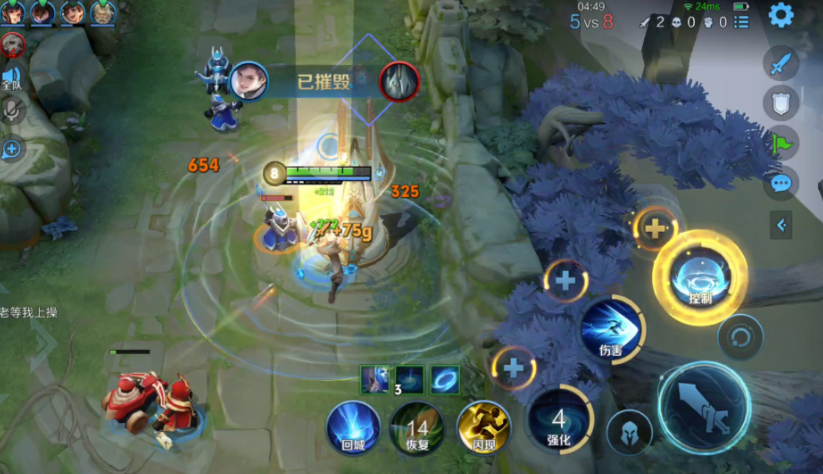This screenshot has height=474, width=823.
Task: Activate 回城 recall to base
Action: (x=354, y=427)
